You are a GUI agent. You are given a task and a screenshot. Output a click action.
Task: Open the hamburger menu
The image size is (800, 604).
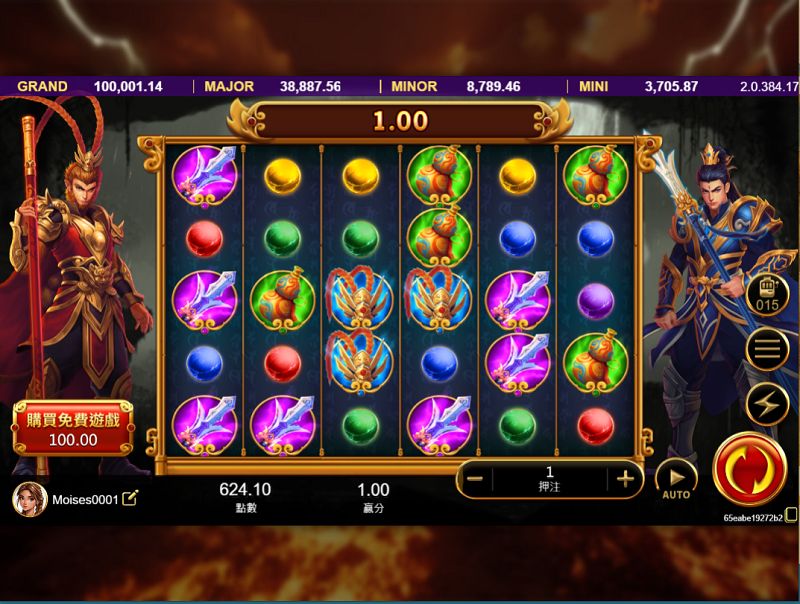(767, 349)
